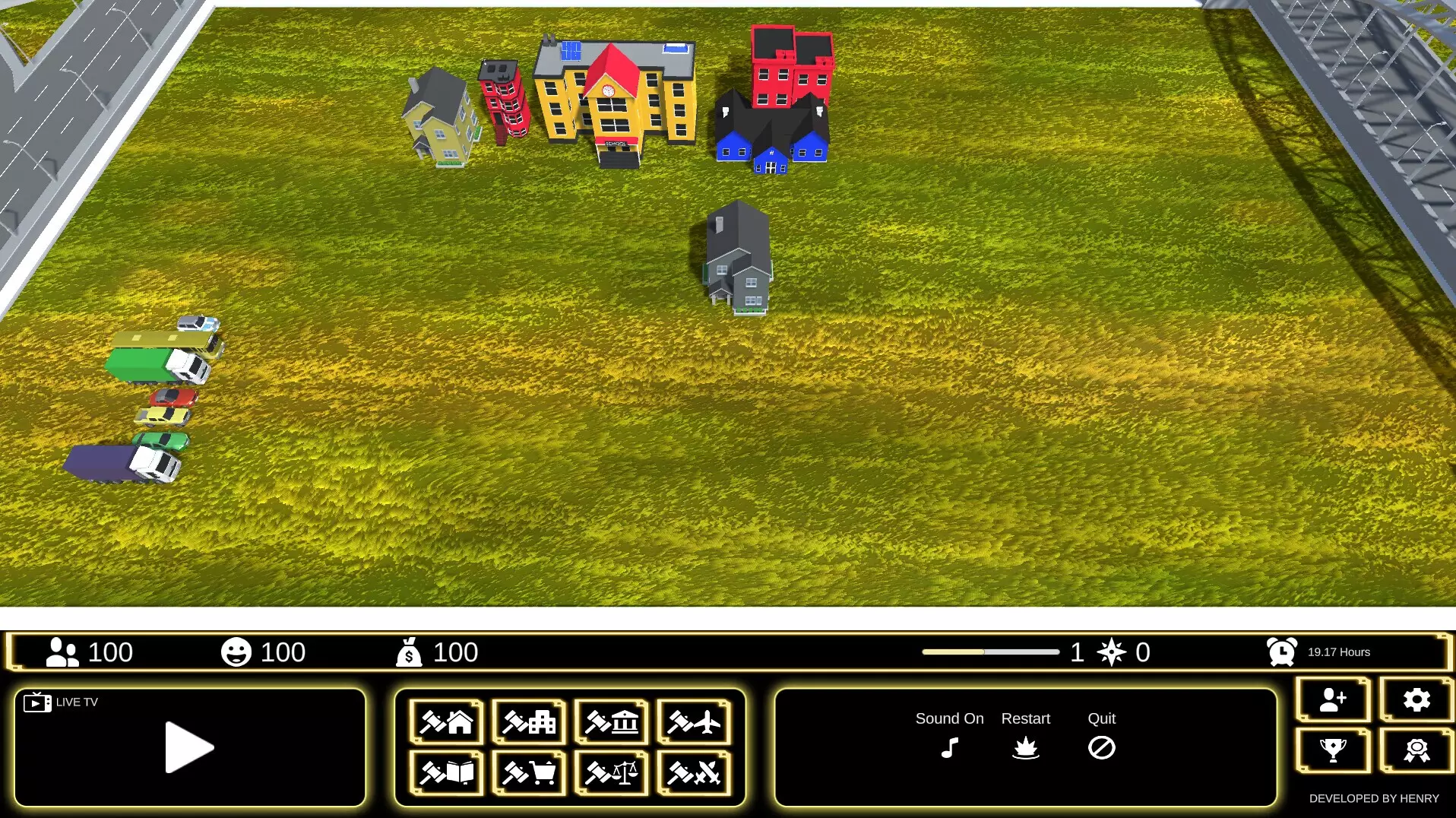Open the trophy achievements panel
This screenshot has height=818, width=1456.
(1334, 751)
